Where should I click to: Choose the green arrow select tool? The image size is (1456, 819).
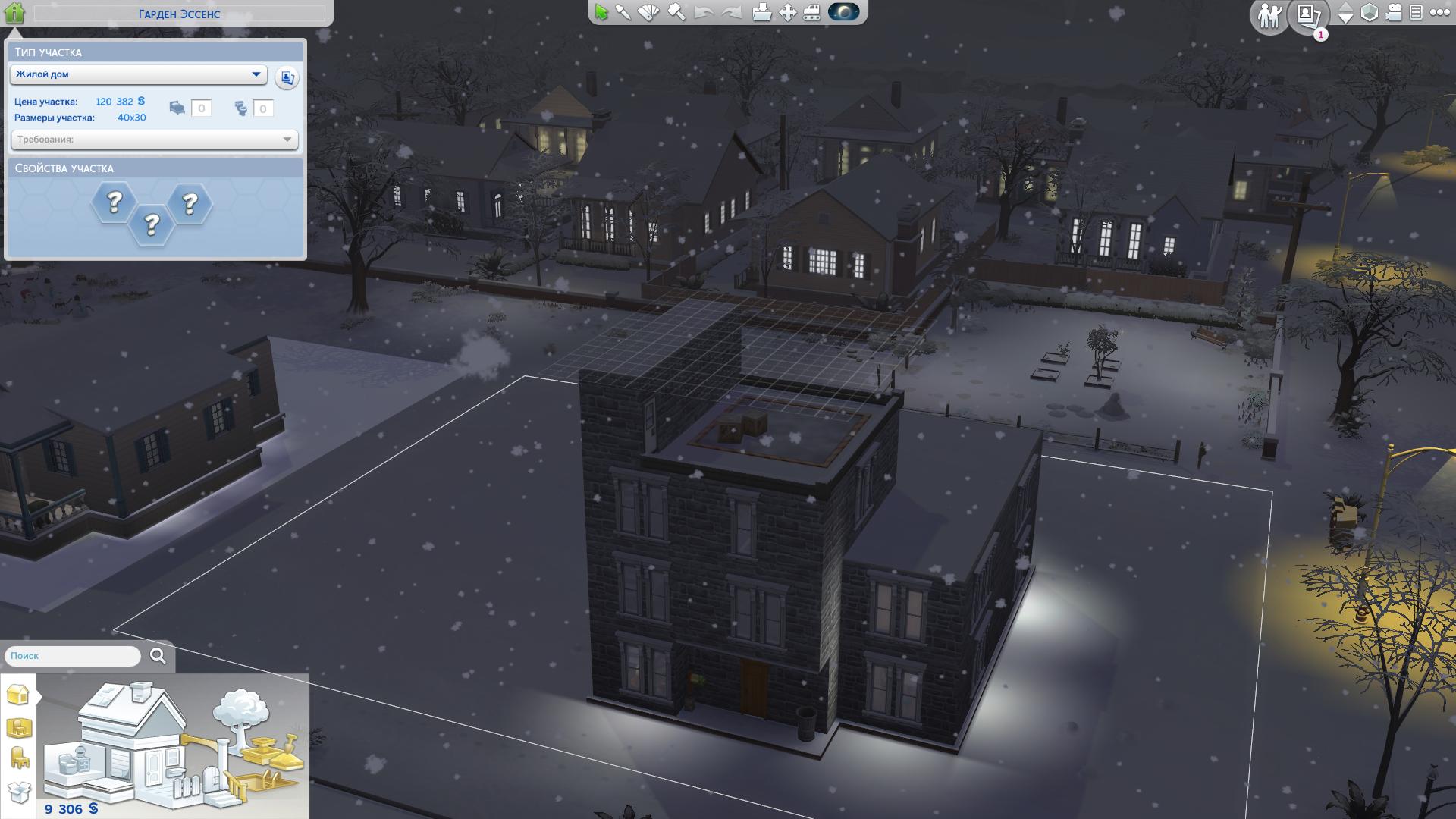pos(601,13)
